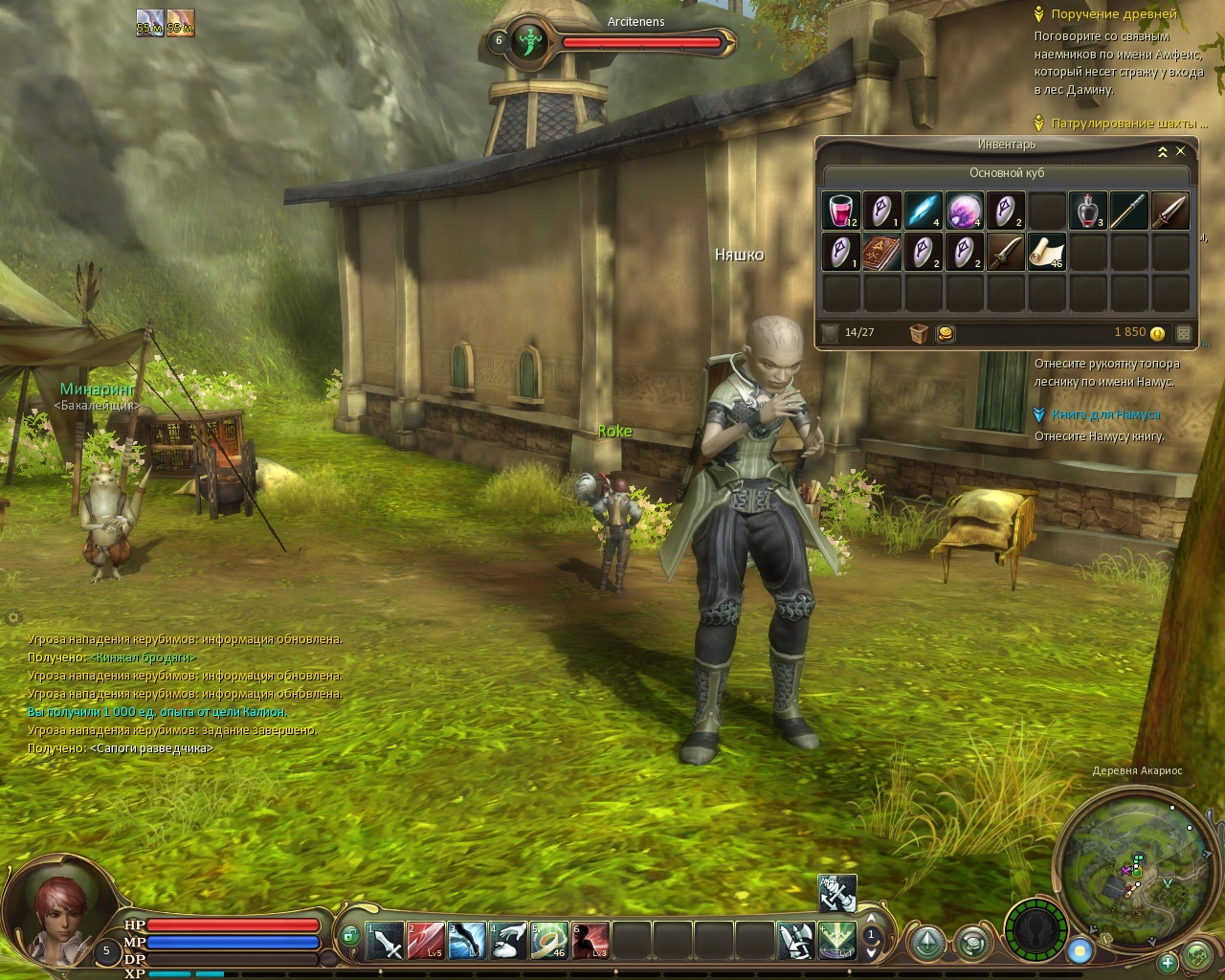Screen dimensions: 1225x980
Task: Choose the round flask with red liquid
Action: coord(1086,211)
